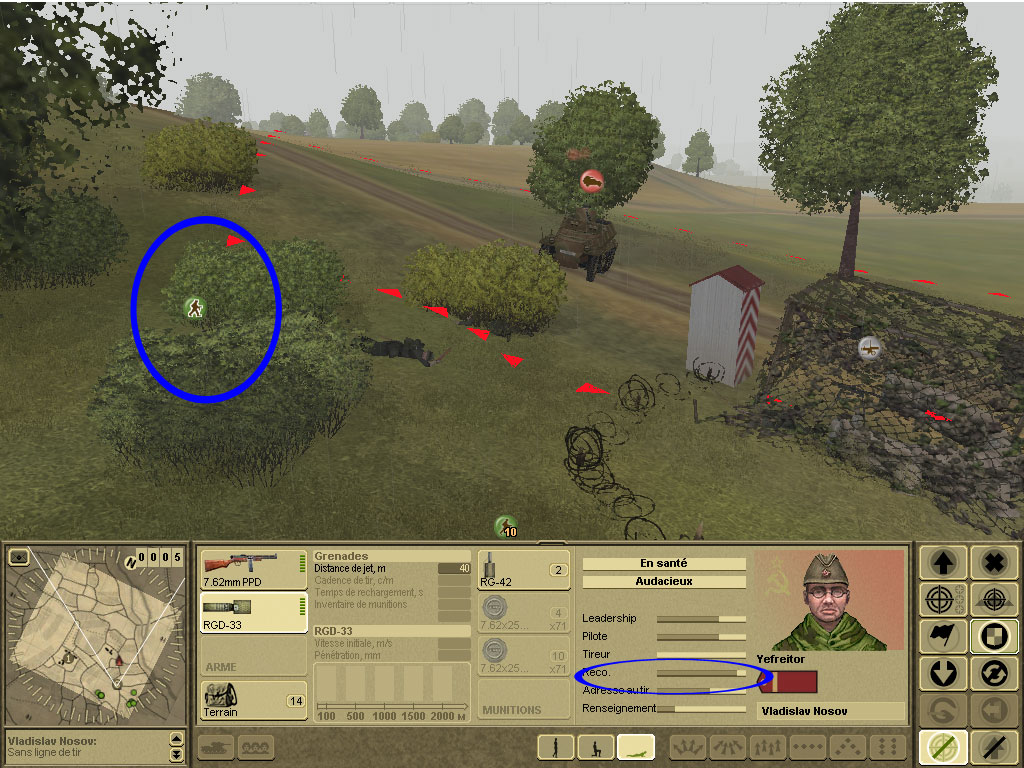Activate the up-arrow move order

[941, 563]
